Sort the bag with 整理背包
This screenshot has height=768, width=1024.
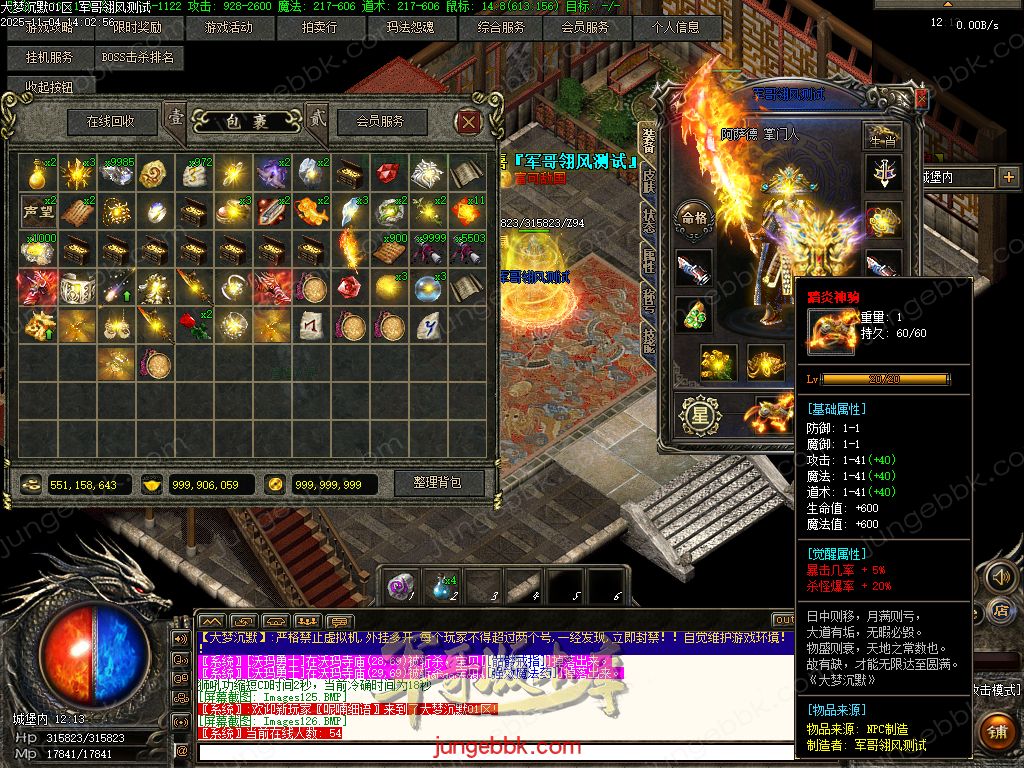[x=437, y=482]
